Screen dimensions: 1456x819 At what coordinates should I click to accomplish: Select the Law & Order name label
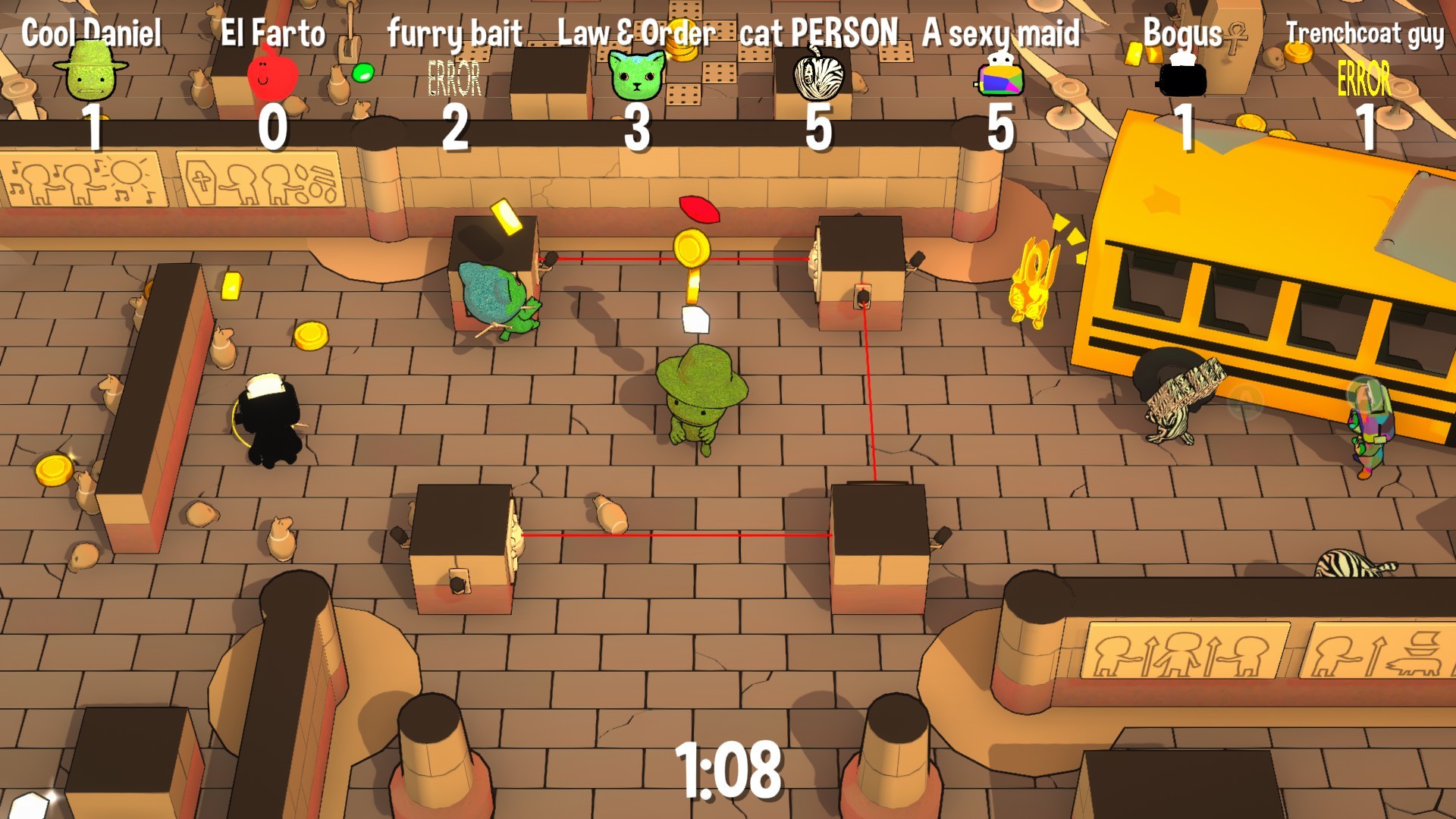(x=635, y=30)
